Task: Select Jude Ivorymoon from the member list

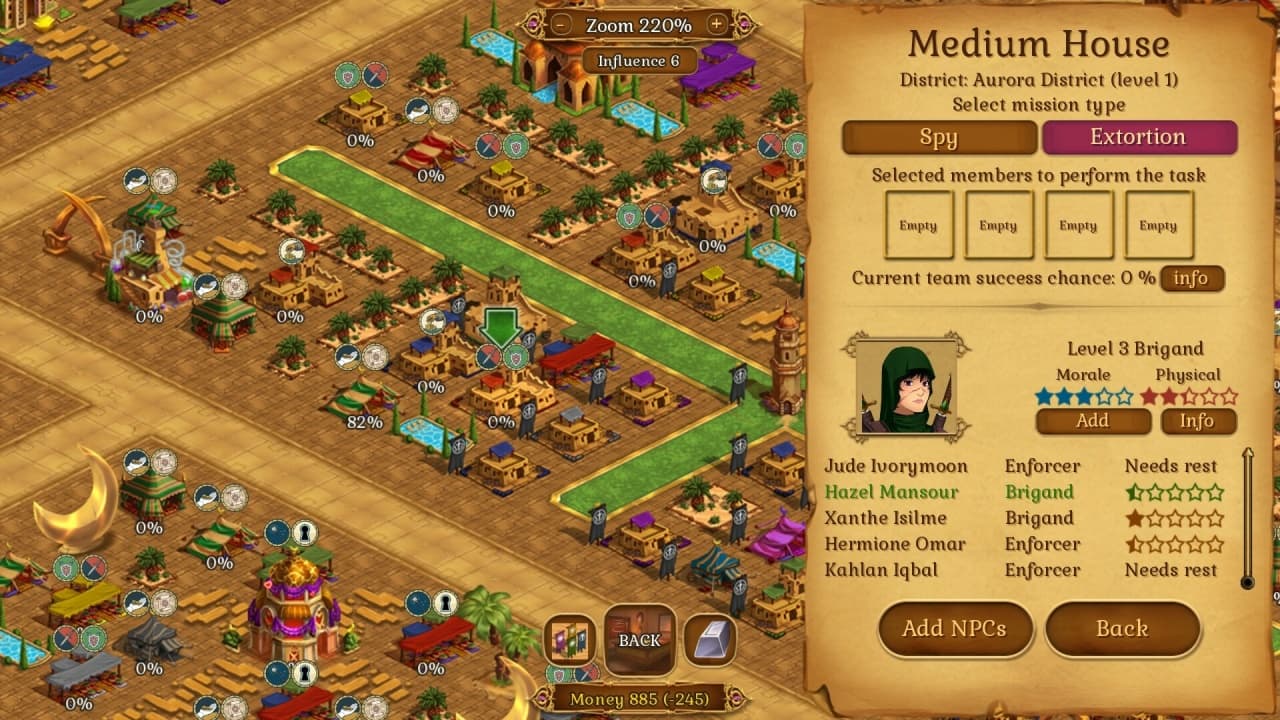Action: pos(896,466)
